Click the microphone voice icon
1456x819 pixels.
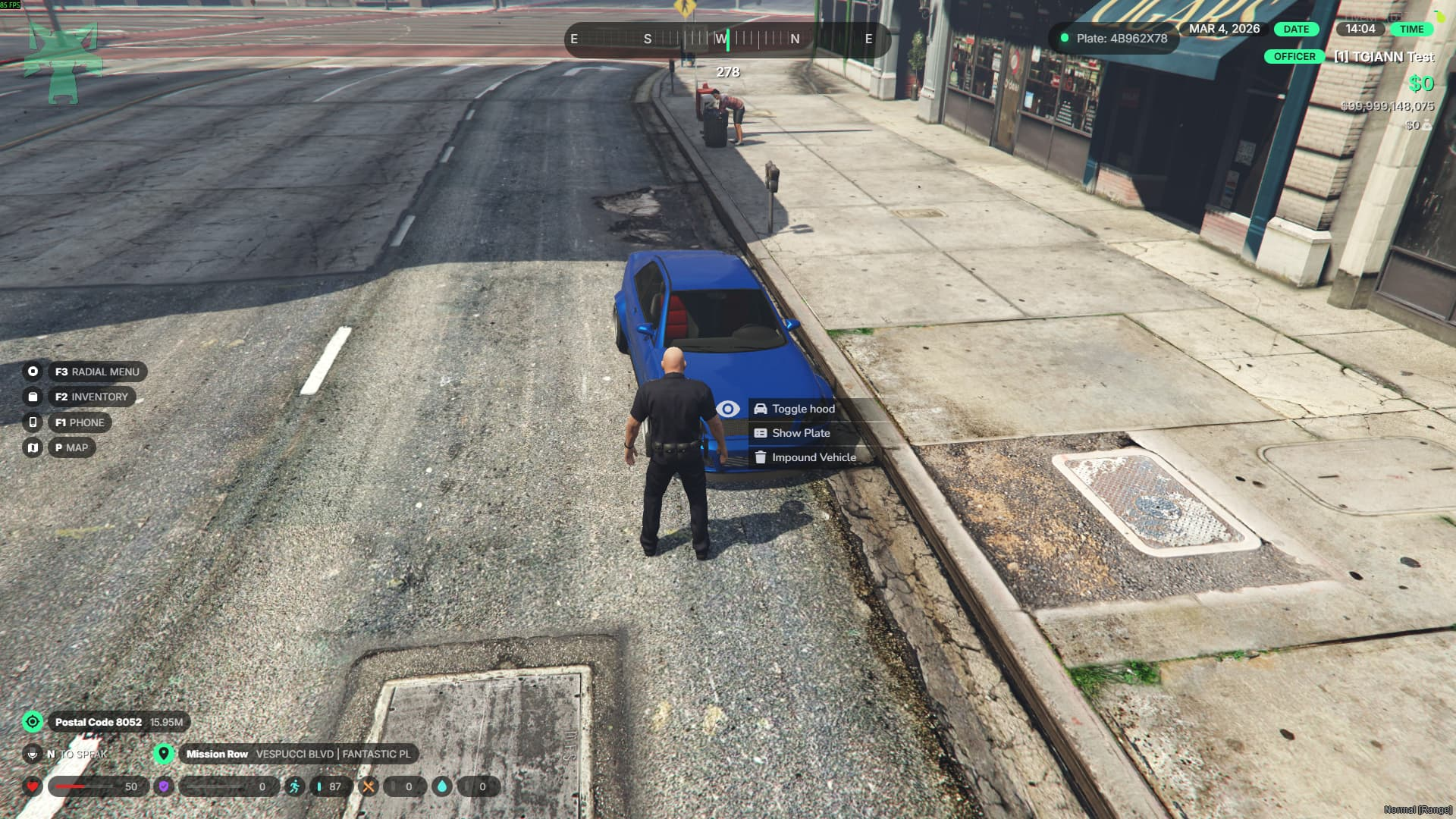coord(32,754)
